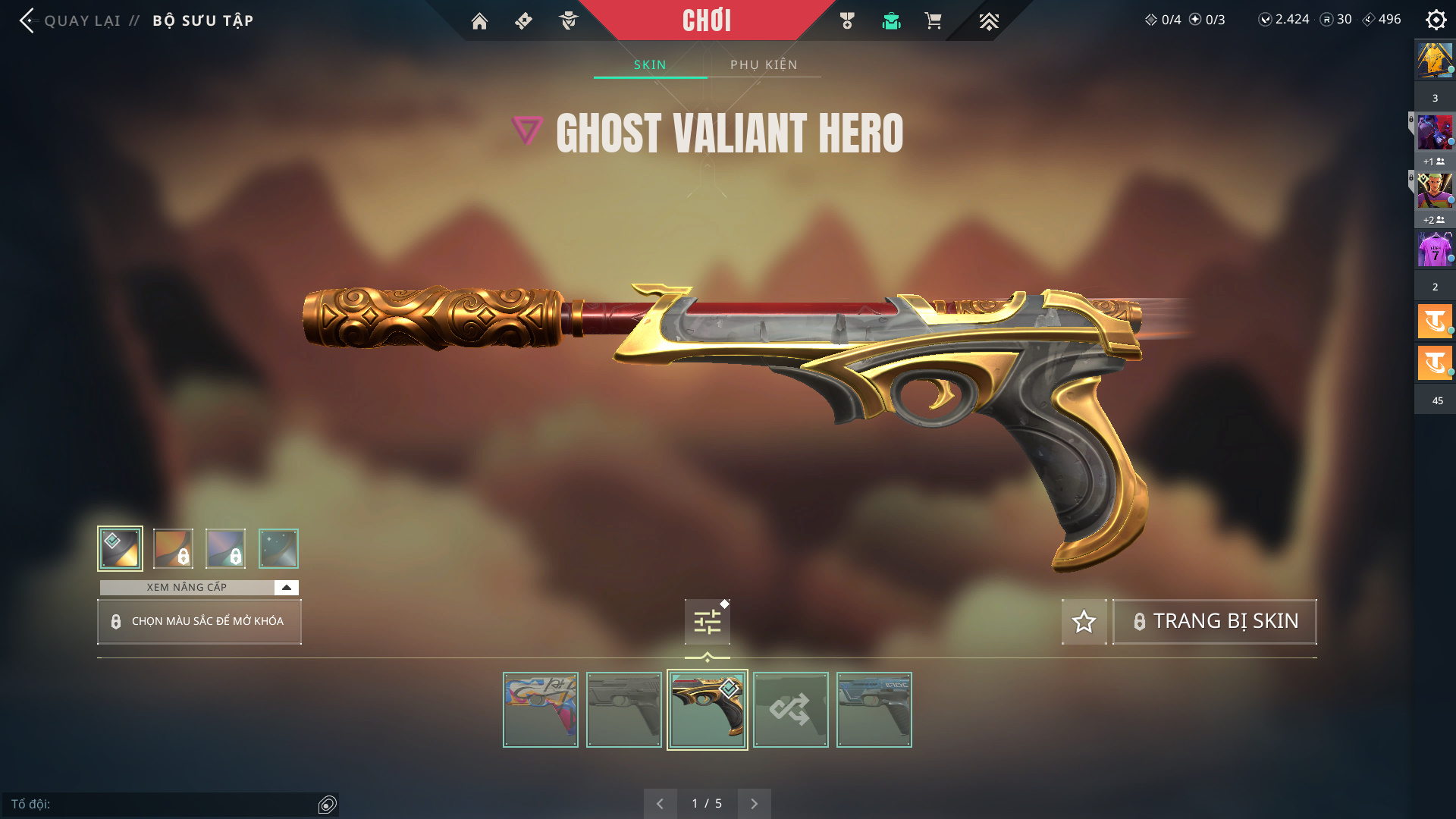Select the teal starry color variant
Viewport: 1456px width, 819px height.
click(x=278, y=548)
